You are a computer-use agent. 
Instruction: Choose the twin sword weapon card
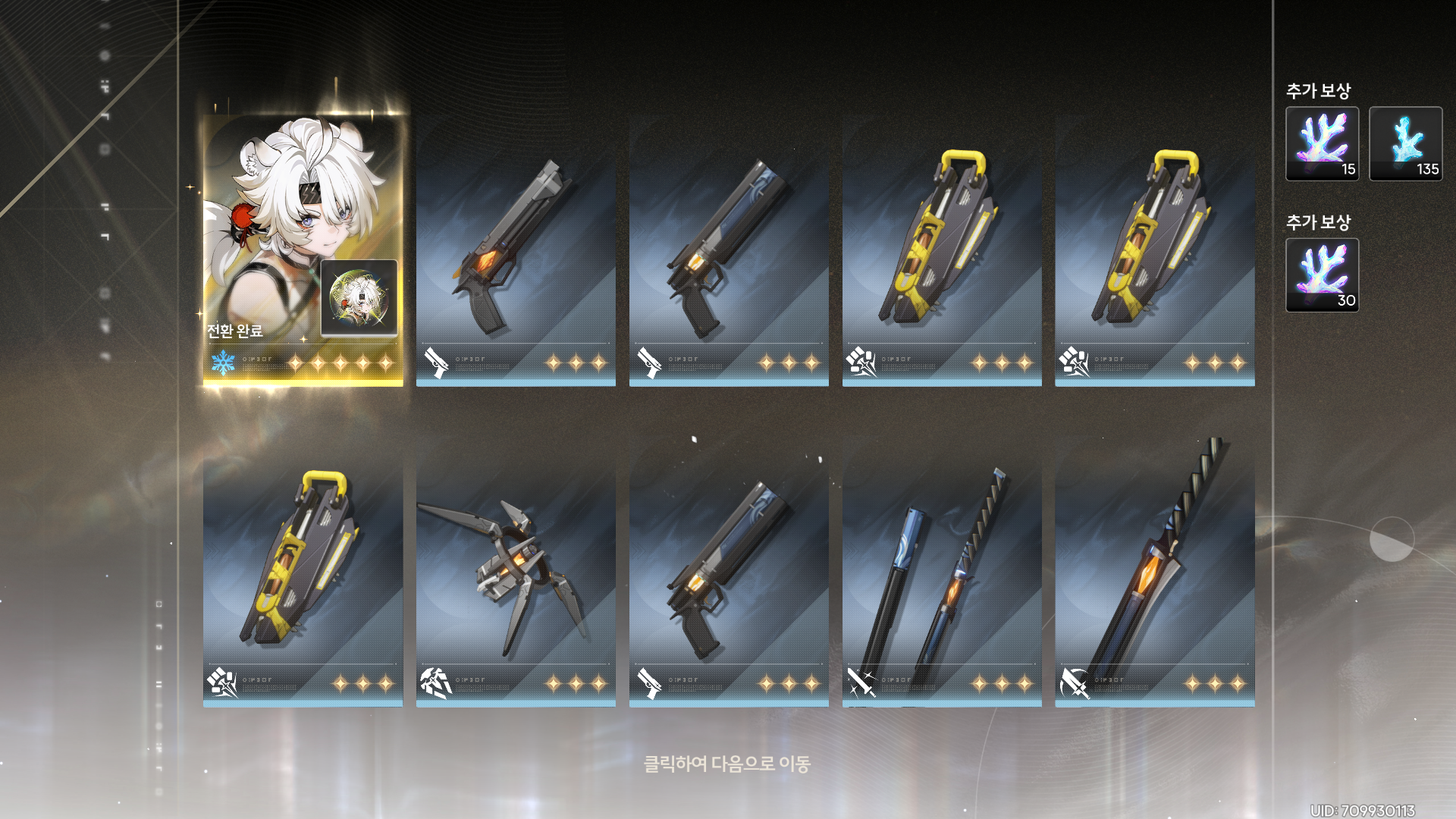(x=941, y=573)
